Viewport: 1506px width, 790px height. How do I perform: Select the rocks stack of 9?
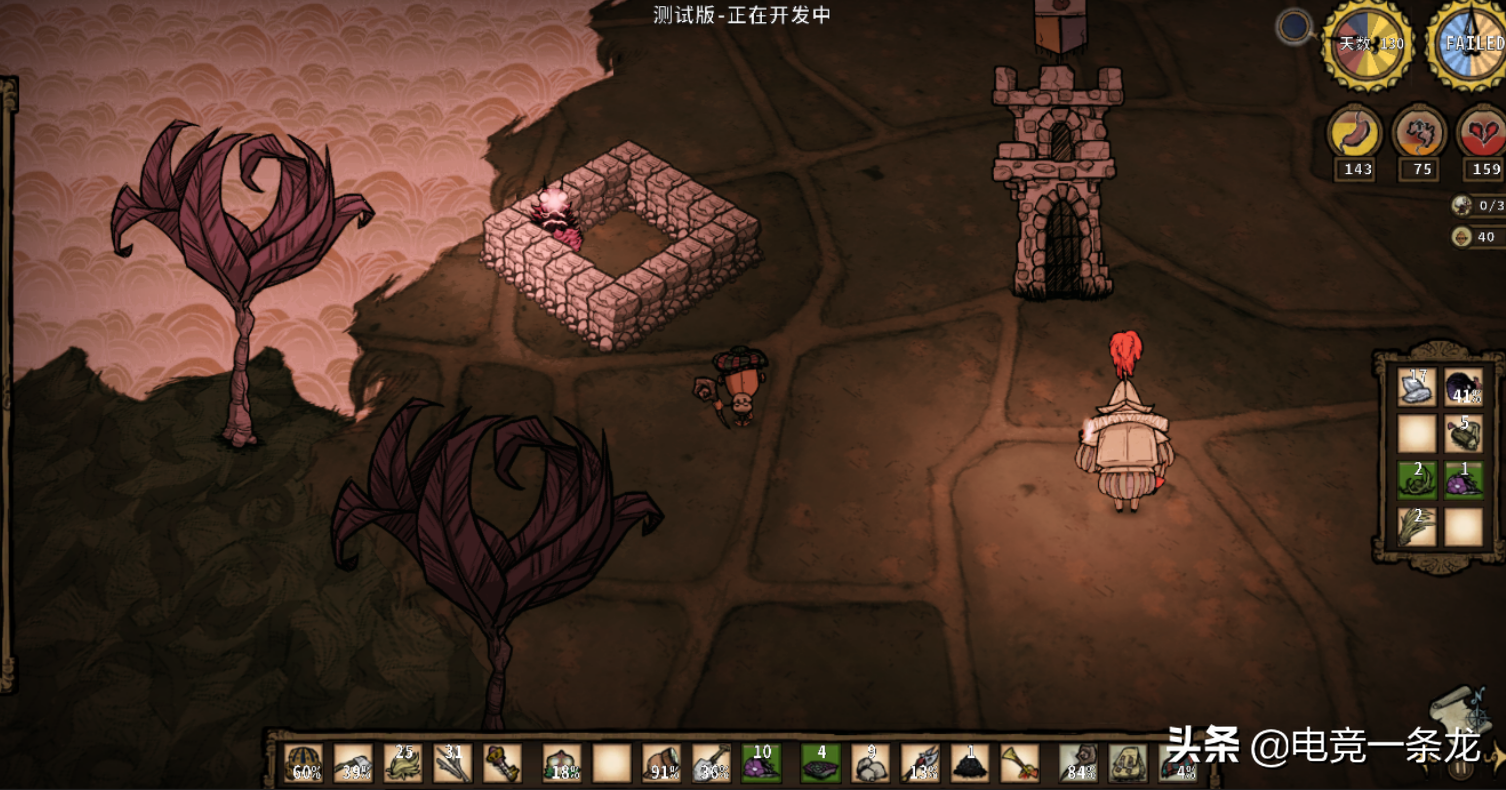pyautogui.click(x=870, y=763)
